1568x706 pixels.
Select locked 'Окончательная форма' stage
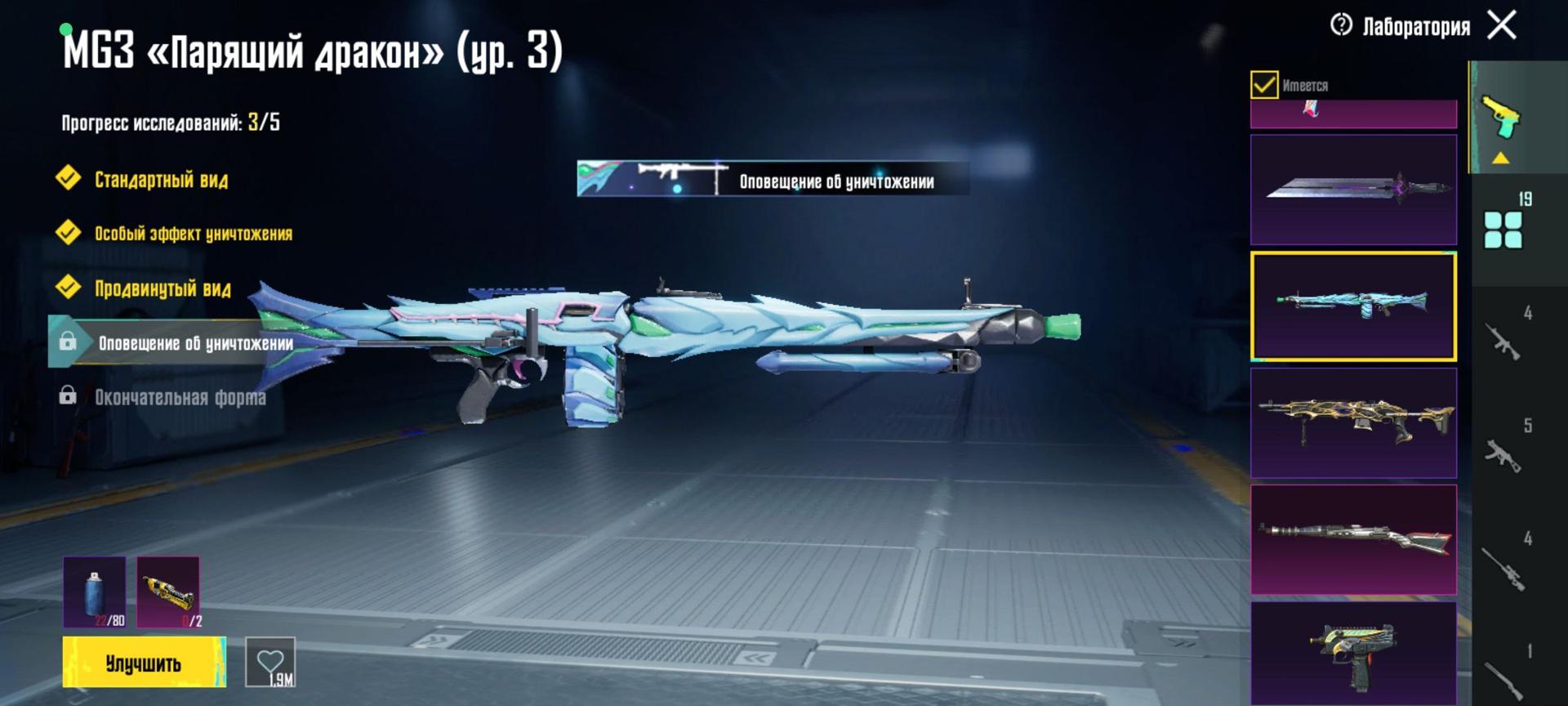[180, 398]
